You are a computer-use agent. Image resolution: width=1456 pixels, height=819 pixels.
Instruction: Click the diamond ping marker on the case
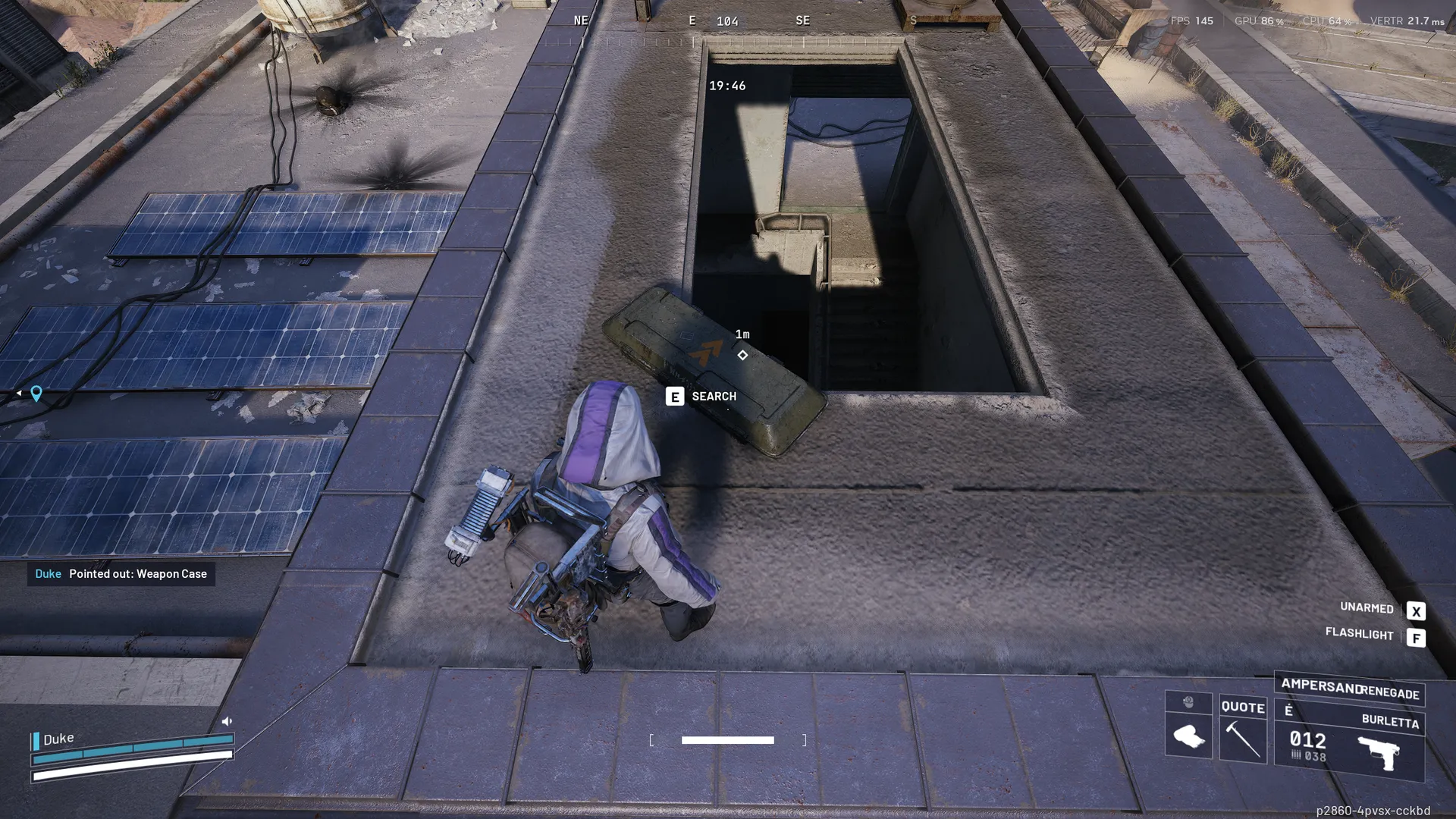pyautogui.click(x=742, y=355)
